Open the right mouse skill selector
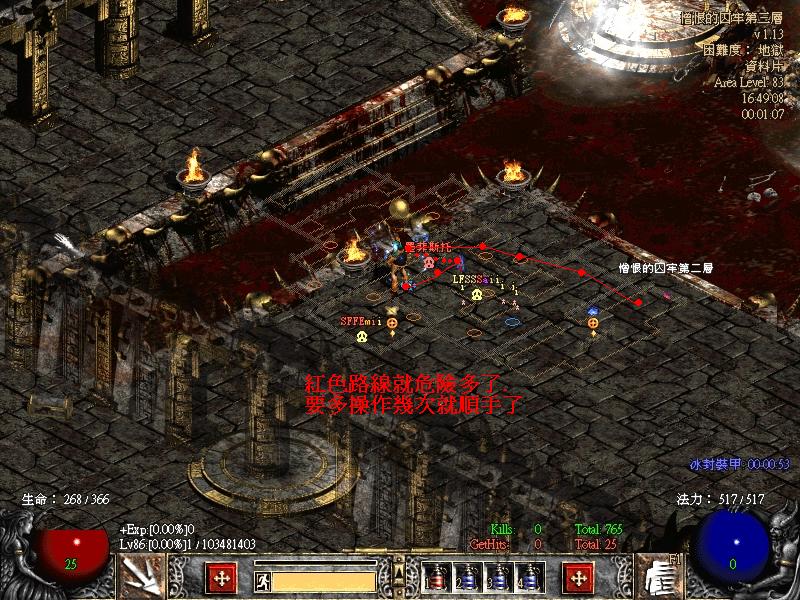Screen dimensions: 800x600 [656, 576]
